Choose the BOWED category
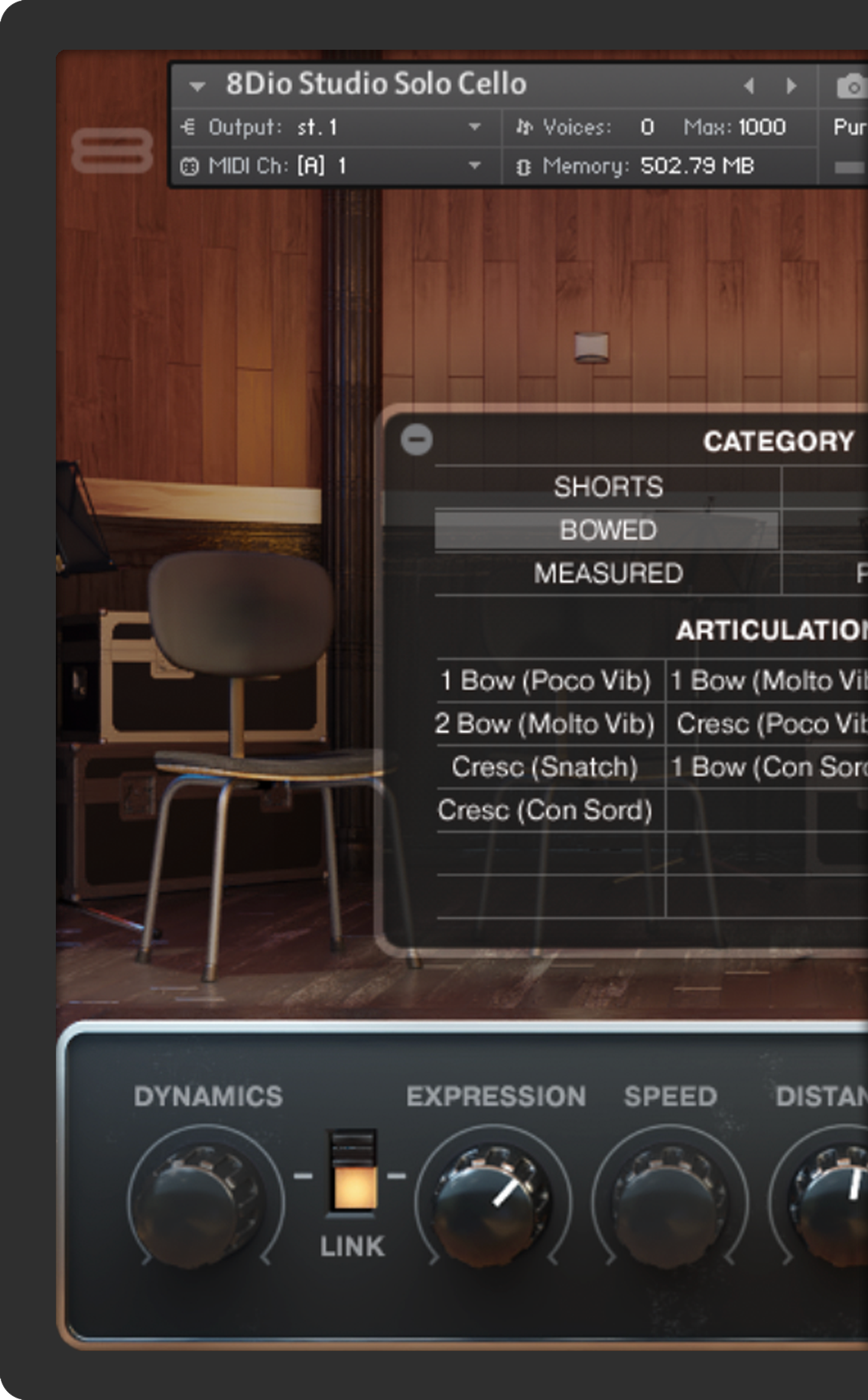The height and width of the screenshot is (1400, 868). pyautogui.click(x=608, y=530)
